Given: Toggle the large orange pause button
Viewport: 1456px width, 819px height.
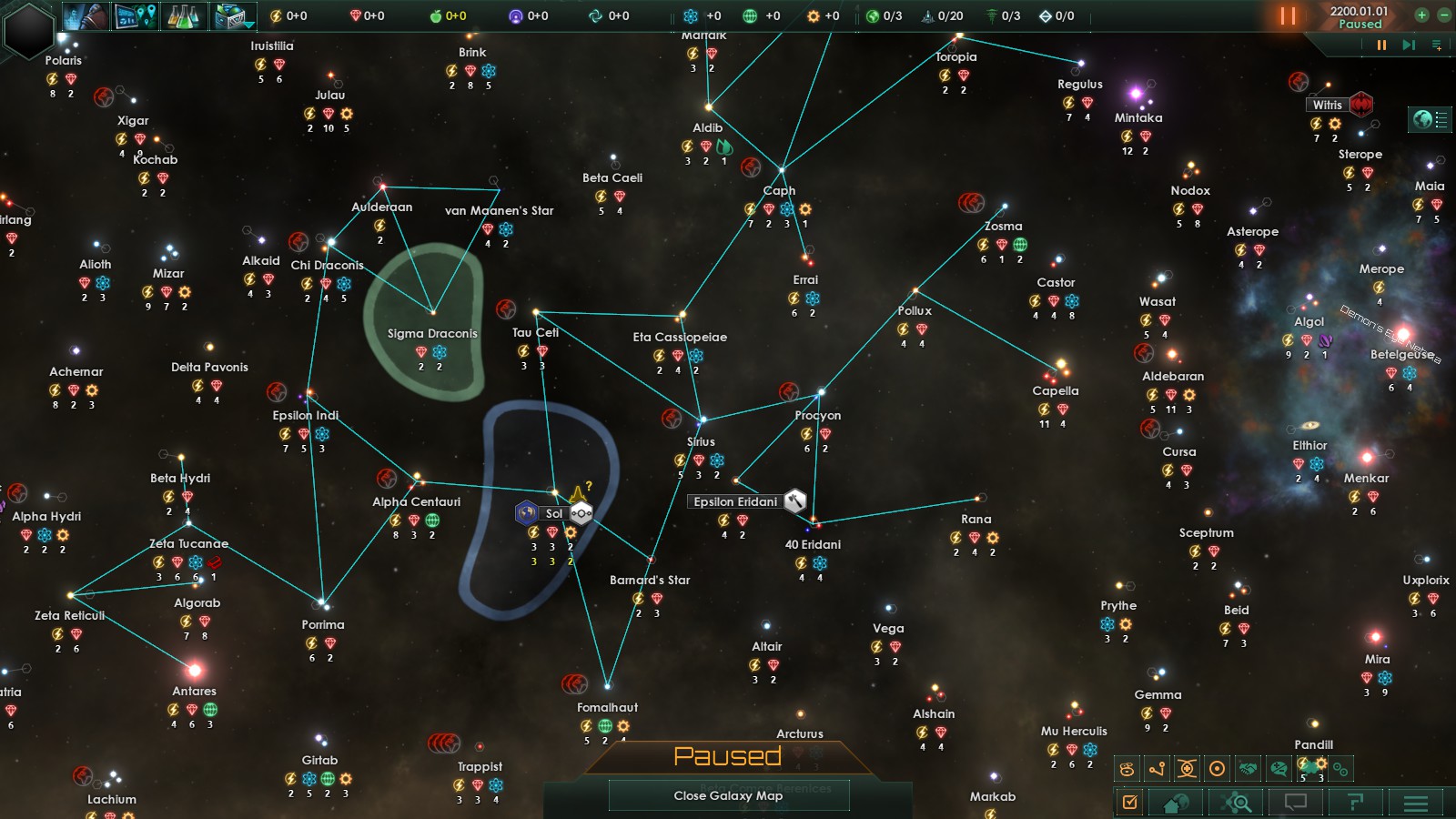Looking at the screenshot, I should click(x=1288, y=15).
